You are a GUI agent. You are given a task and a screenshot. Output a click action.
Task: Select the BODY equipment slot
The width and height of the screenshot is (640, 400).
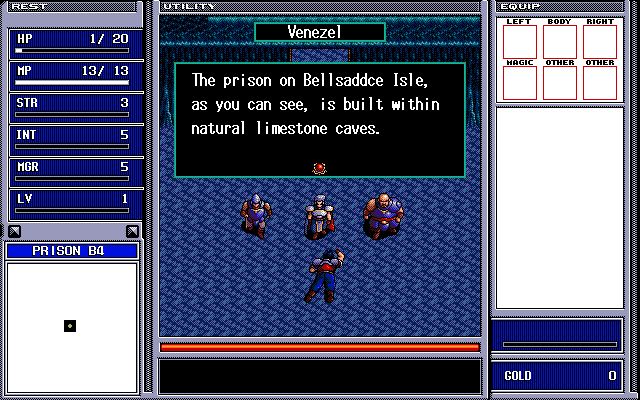pos(559,40)
